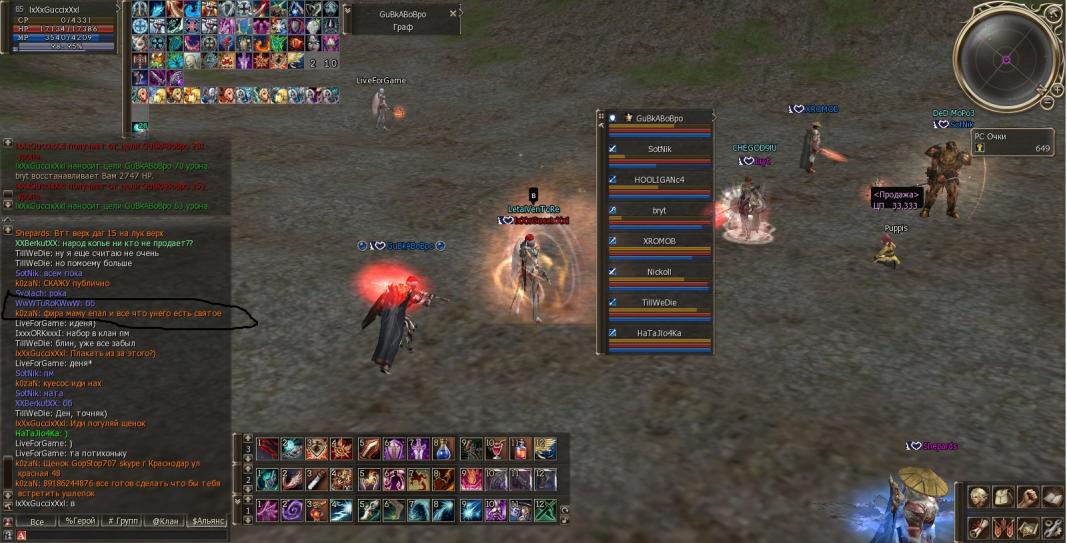This screenshot has width=1067, height=543.
Task: Choose party member Nickoll
Action: 659,272
